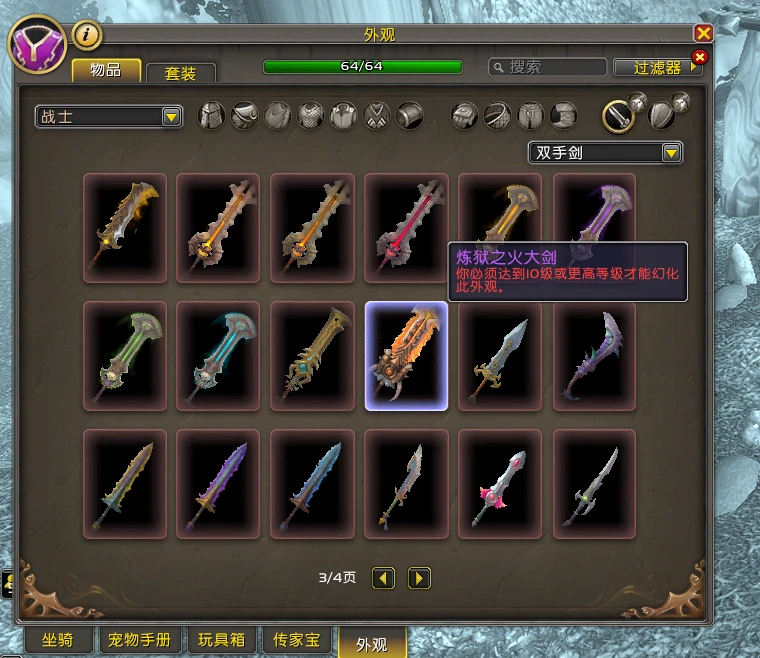The image size is (760, 658).
Task: Close the 外观 appearance window
Action: (703, 33)
